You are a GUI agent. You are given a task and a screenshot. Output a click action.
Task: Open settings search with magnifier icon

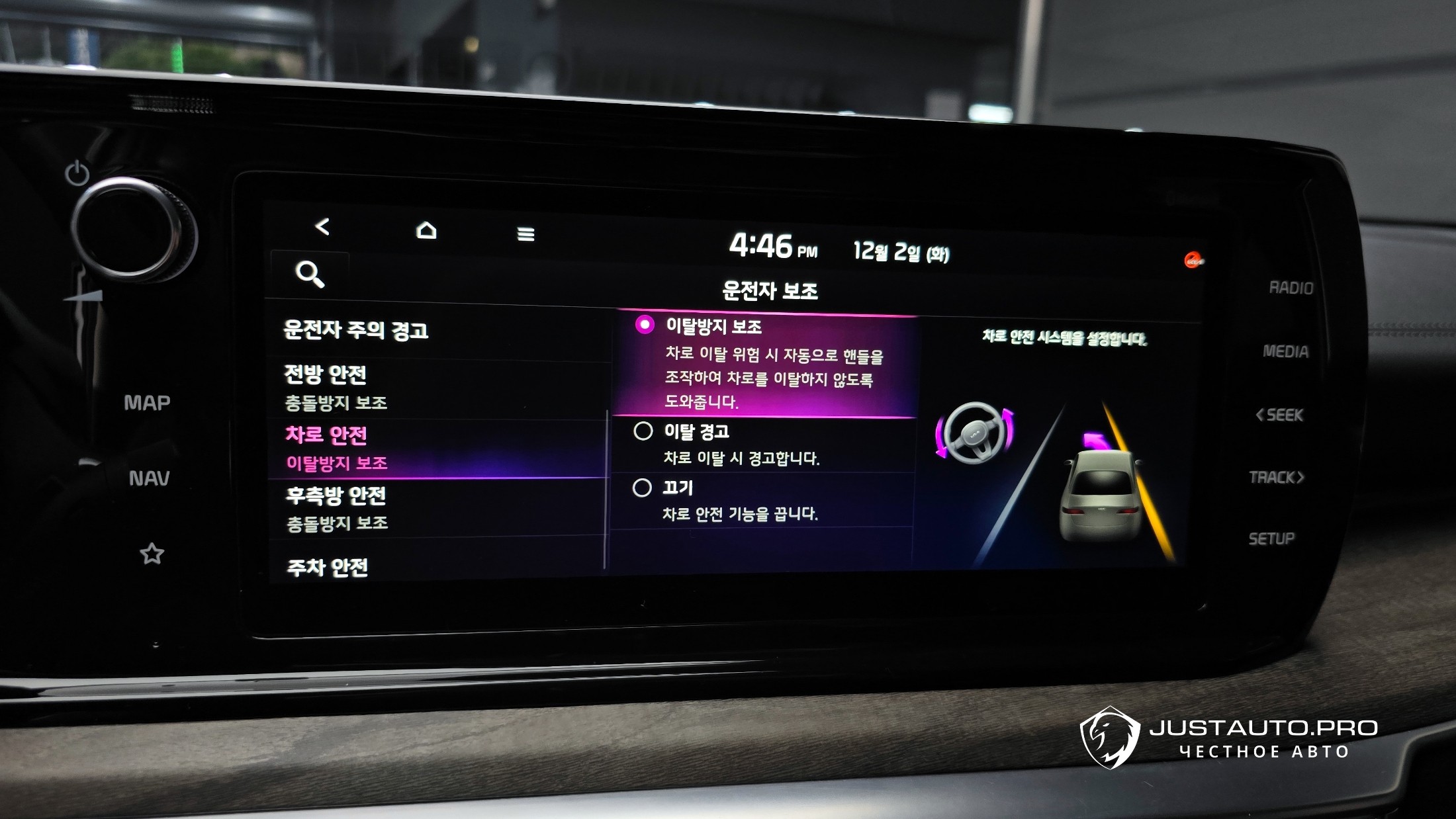pyautogui.click(x=310, y=274)
